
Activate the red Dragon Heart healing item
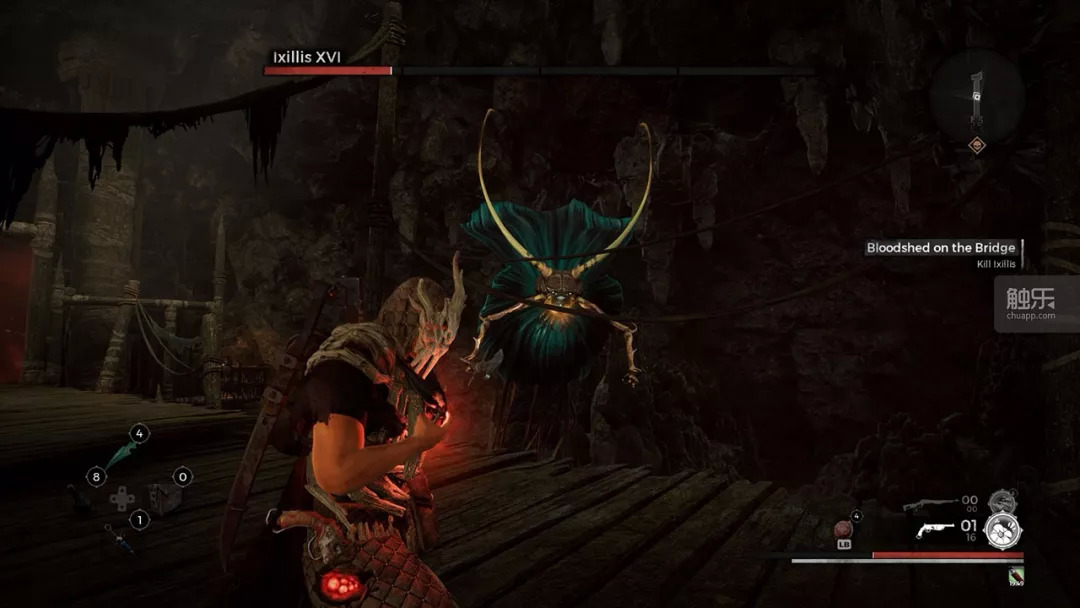(x=843, y=529)
